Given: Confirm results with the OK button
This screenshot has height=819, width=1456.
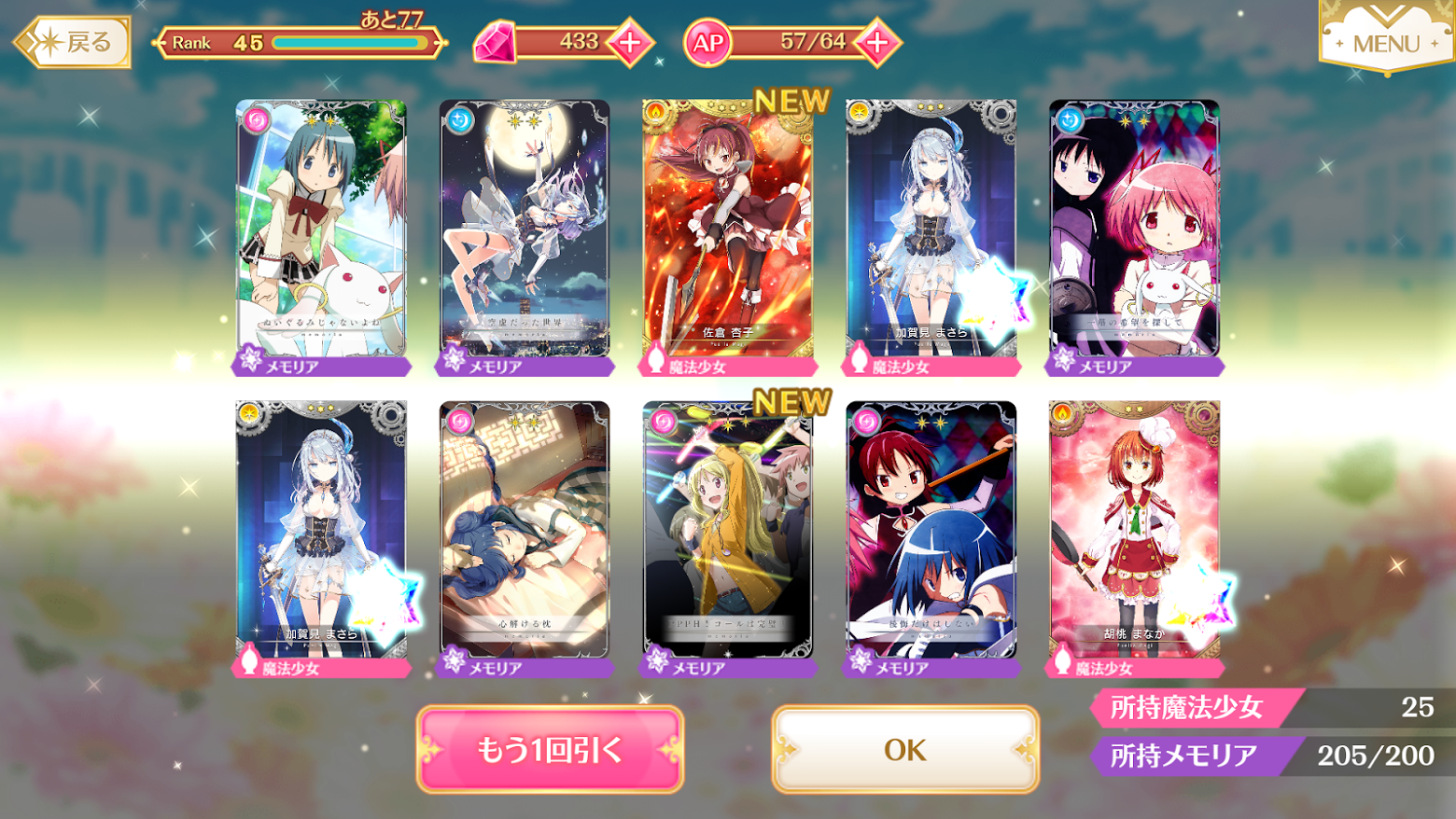Looking at the screenshot, I should click(905, 749).
